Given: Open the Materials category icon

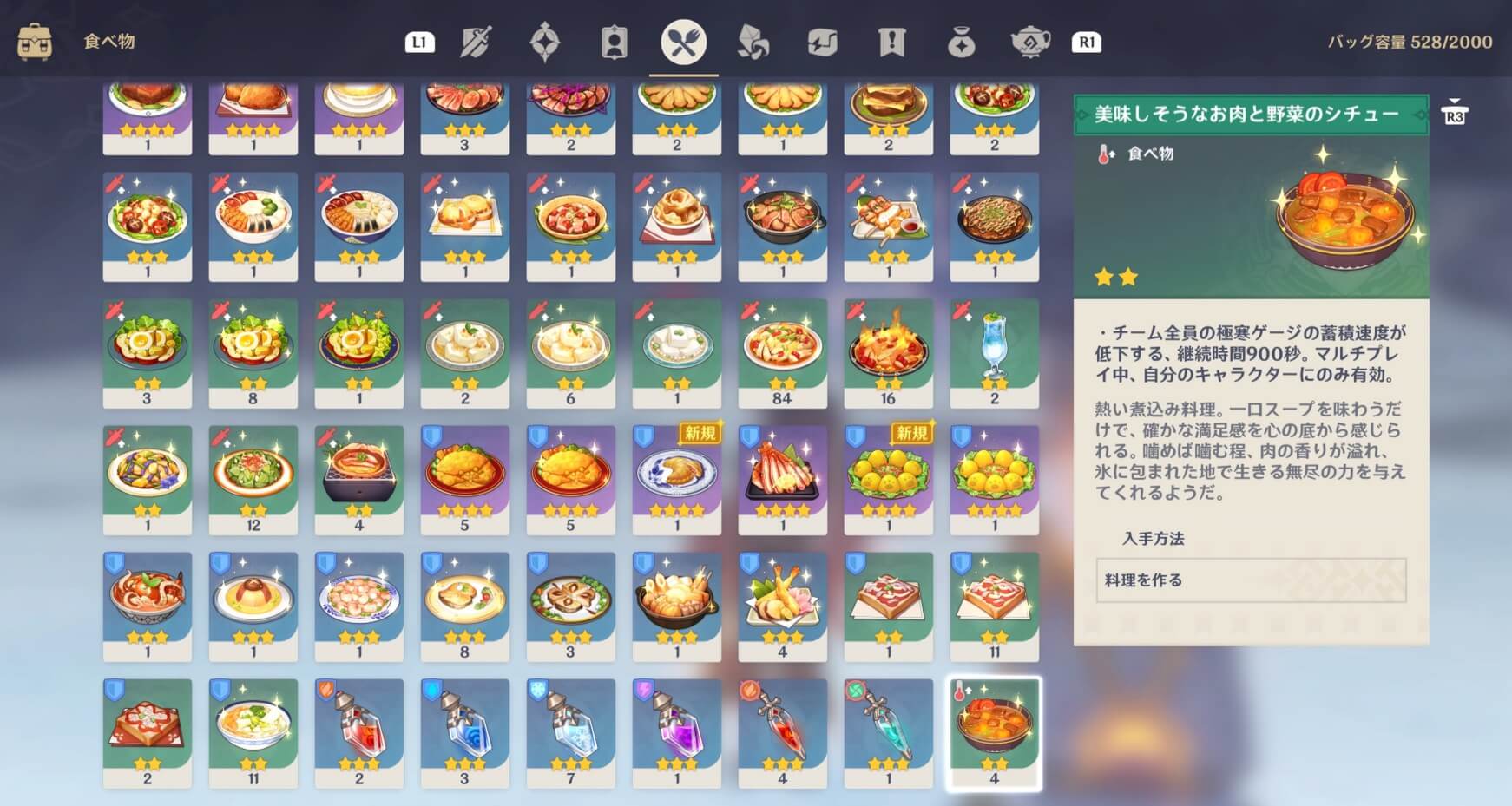Looking at the screenshot, I should tap(754, 41).
